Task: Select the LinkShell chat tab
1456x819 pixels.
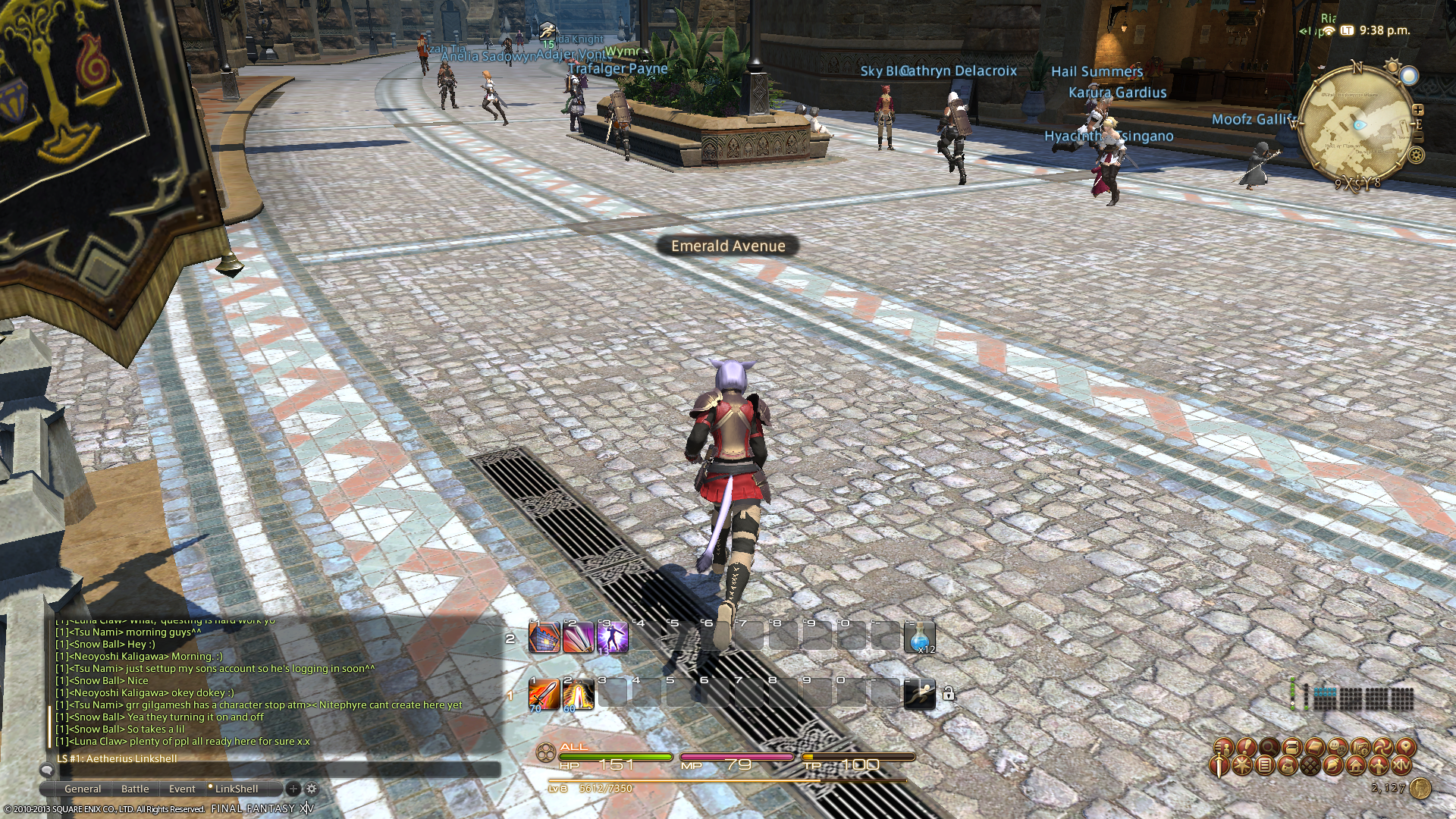Action: pyautogui.click(x=236, y=789)
